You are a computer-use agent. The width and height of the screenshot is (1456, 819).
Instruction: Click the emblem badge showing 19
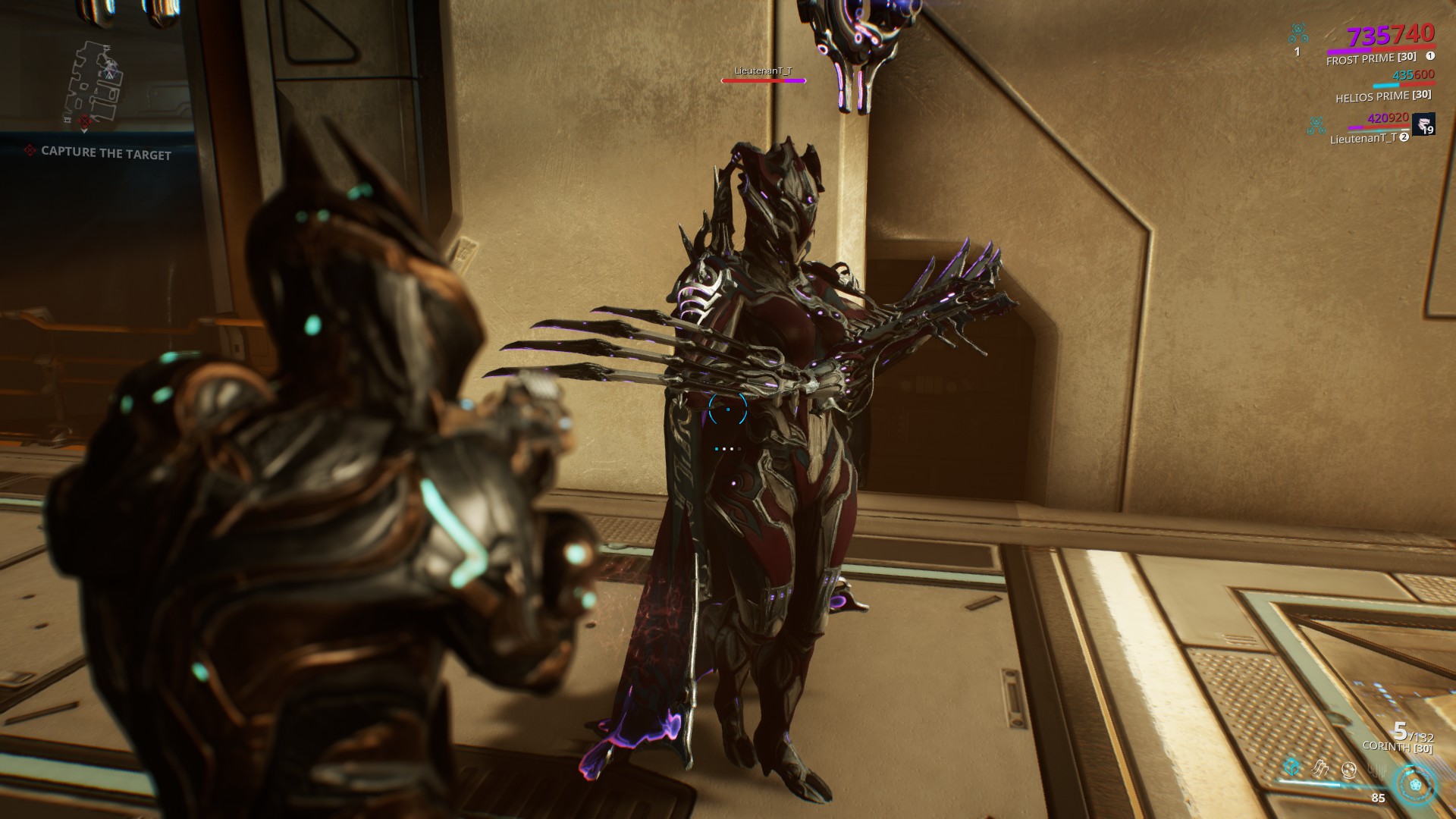pyautogui.click(x=1424, y=124)
